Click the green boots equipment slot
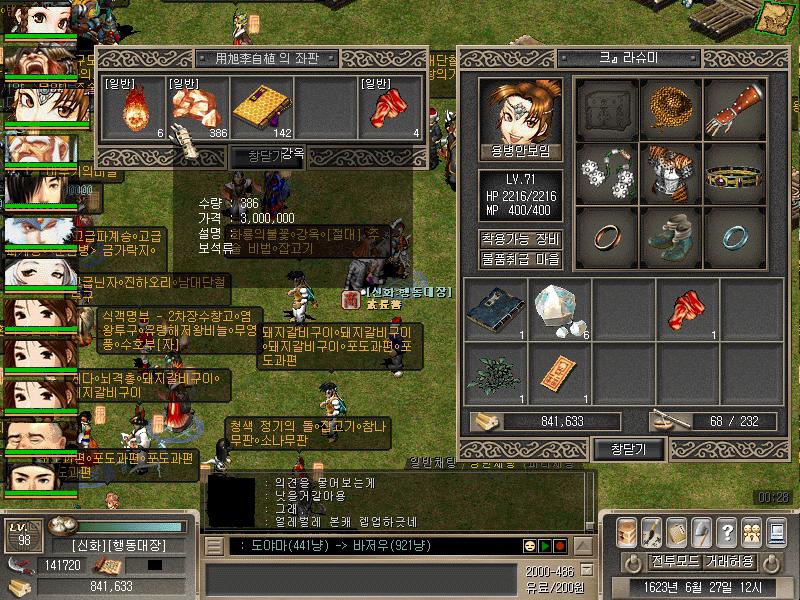The width and height of the screenshot is (800, 600). pyautogui.click(x=672, y=236)
